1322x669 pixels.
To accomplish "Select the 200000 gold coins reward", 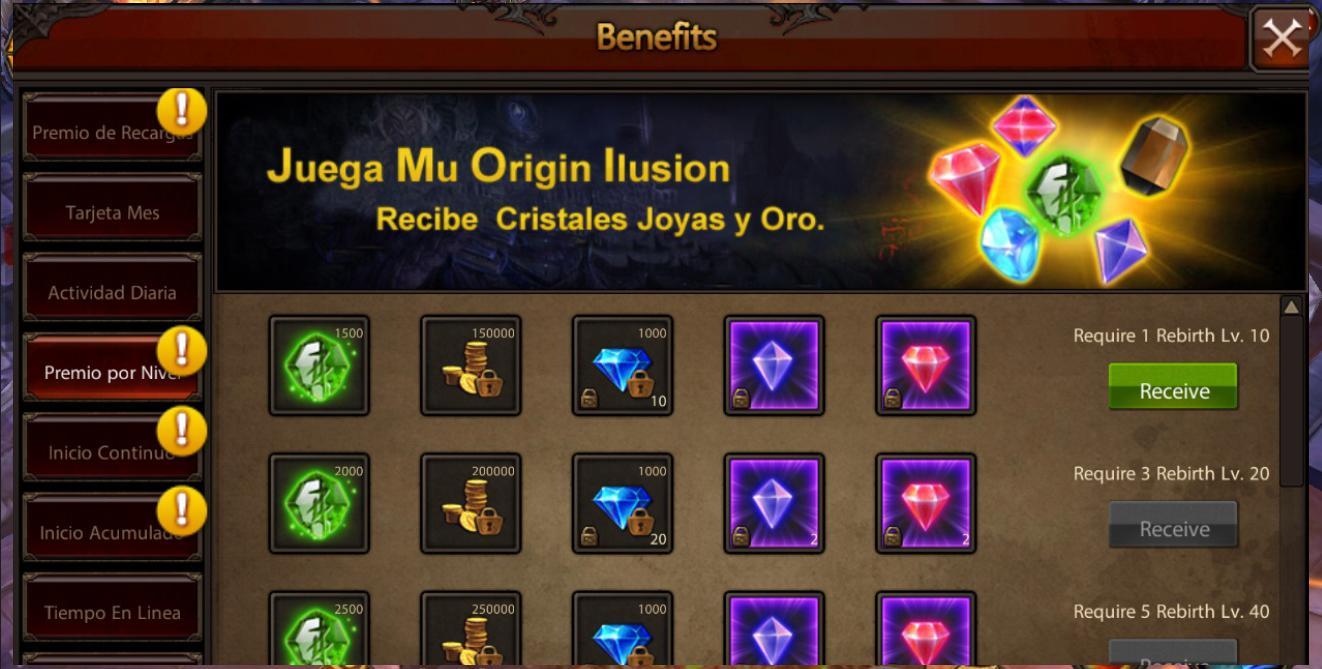I will pyautogui.click(x=471, y=503).
